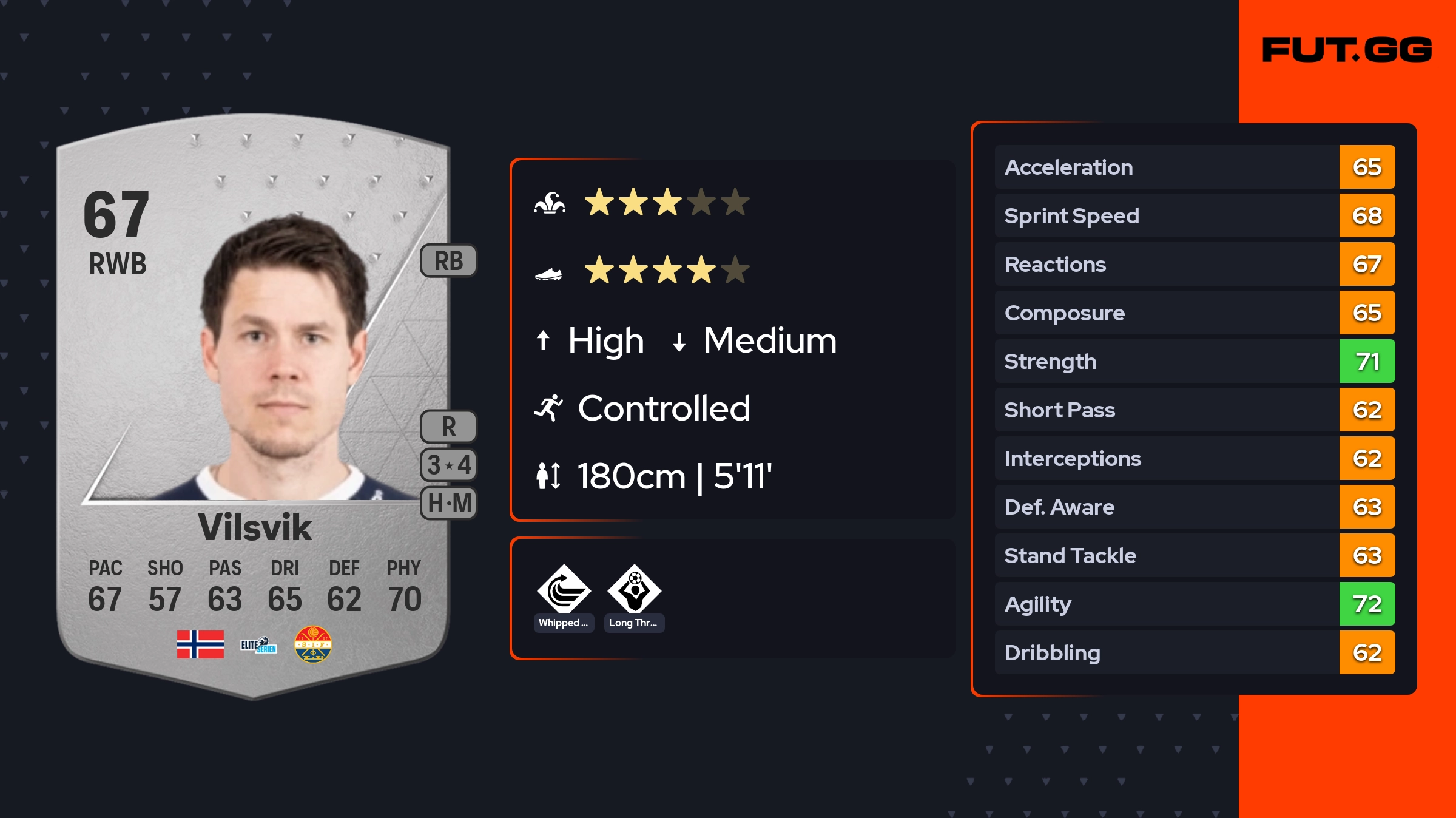This screenshot has height=818, width=1456.
Task: Select the Whipped Pass playstyle icon
Action: (x=564, y=590)
